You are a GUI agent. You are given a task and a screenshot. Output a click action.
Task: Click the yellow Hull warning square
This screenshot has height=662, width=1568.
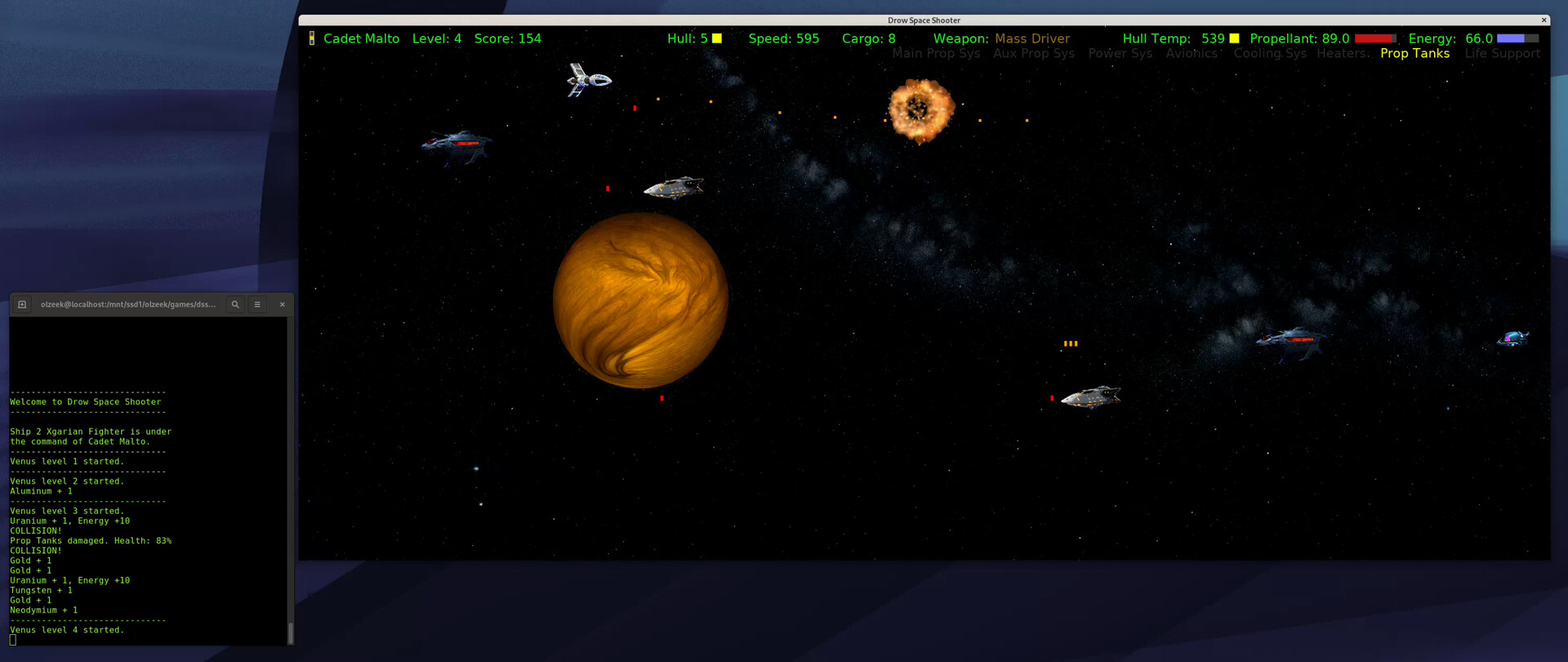click(x=716, y=38)
